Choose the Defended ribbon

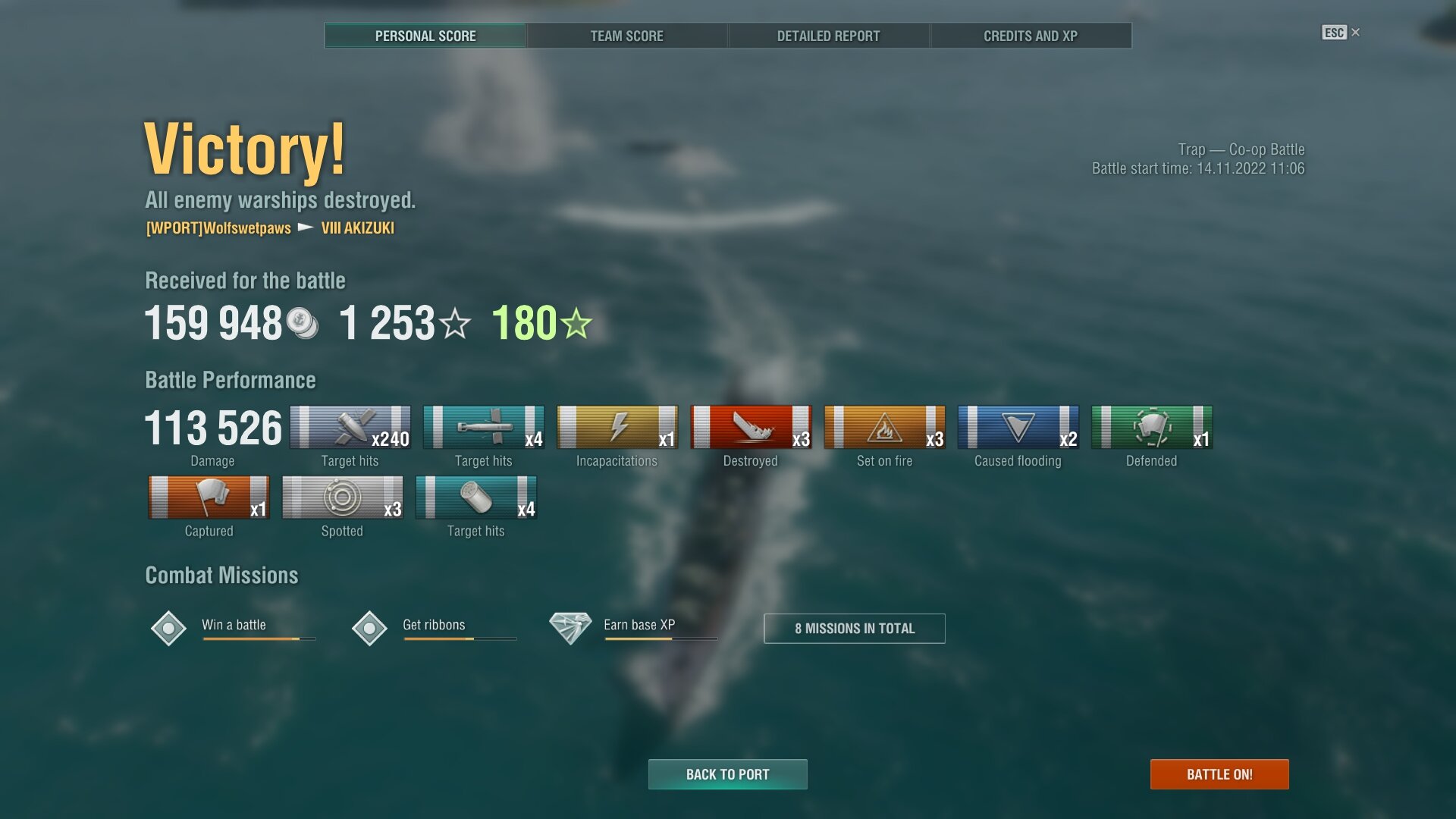[1151, 428]
